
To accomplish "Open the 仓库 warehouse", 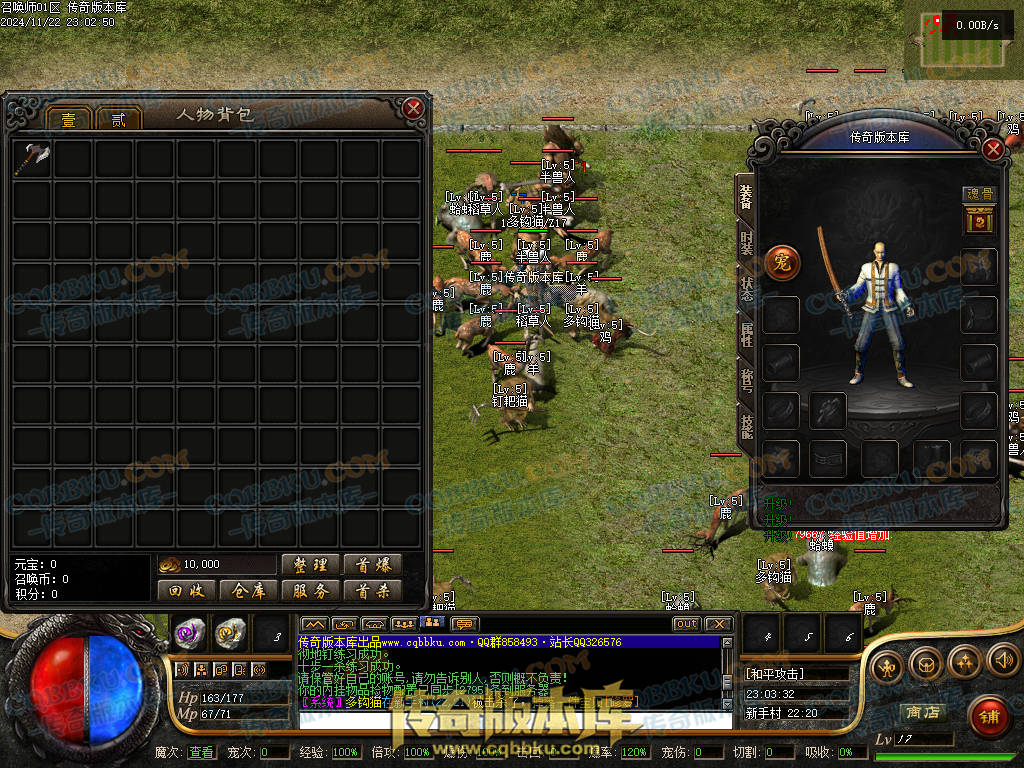I will tap(248, 591).
